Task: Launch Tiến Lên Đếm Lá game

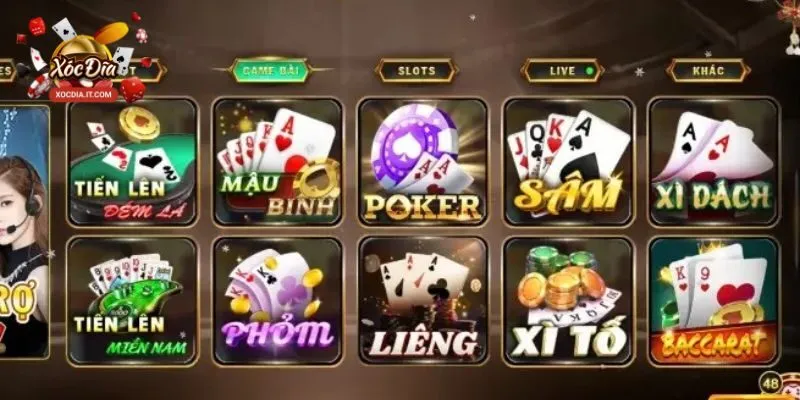Action: click(133, 162)
